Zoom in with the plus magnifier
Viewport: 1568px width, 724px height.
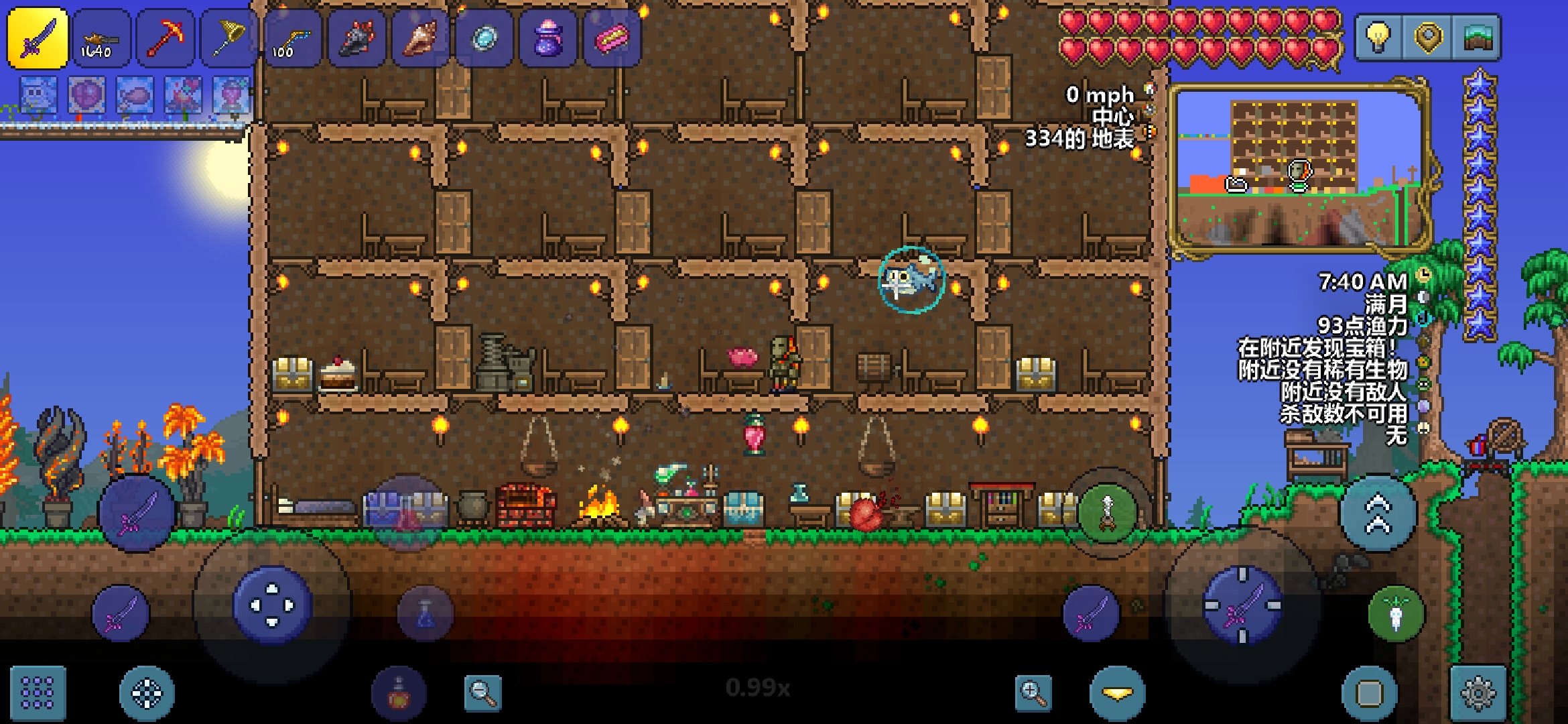coord(1033,692)
